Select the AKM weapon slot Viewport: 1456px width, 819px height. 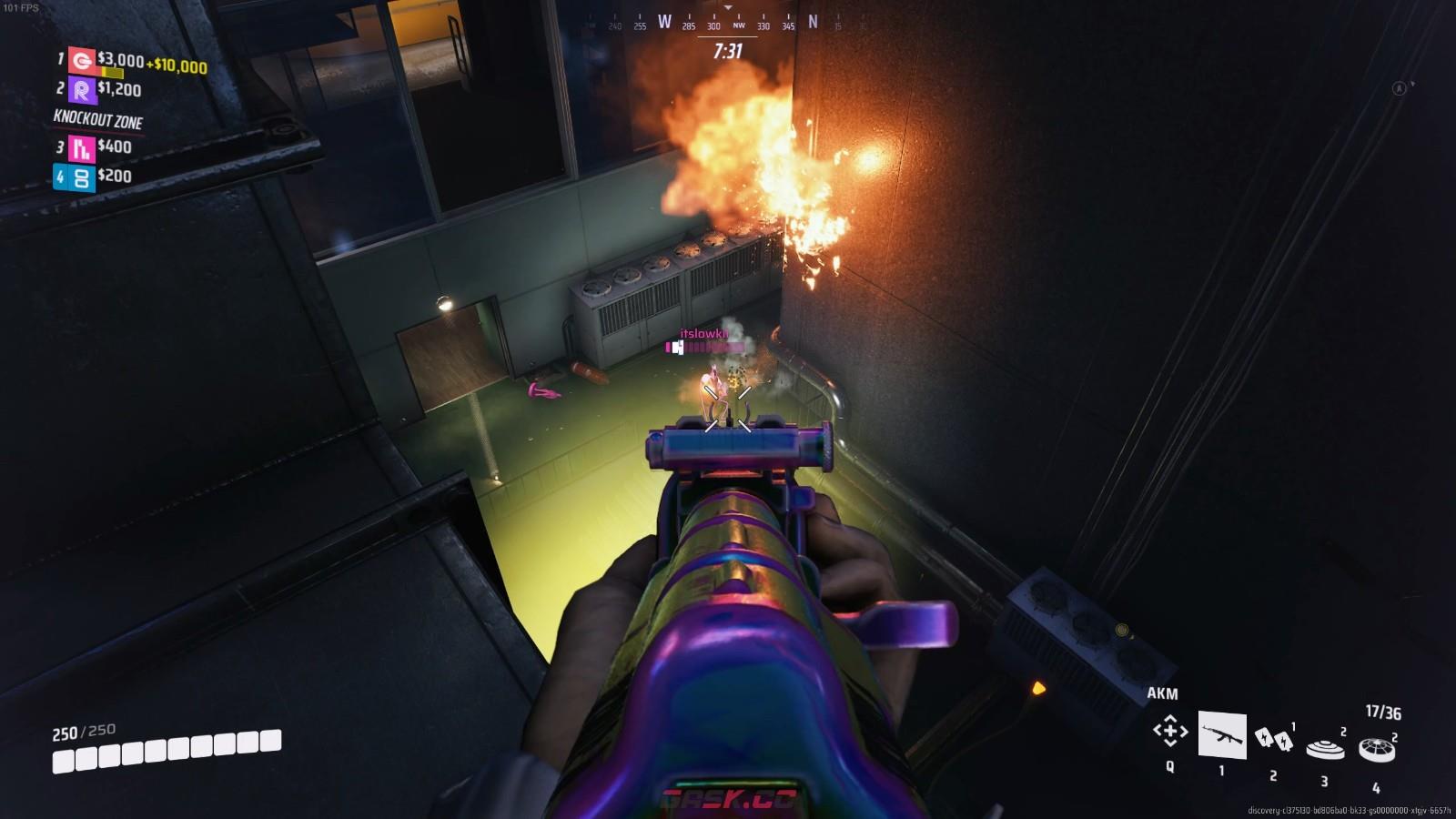click(1221, 734)
